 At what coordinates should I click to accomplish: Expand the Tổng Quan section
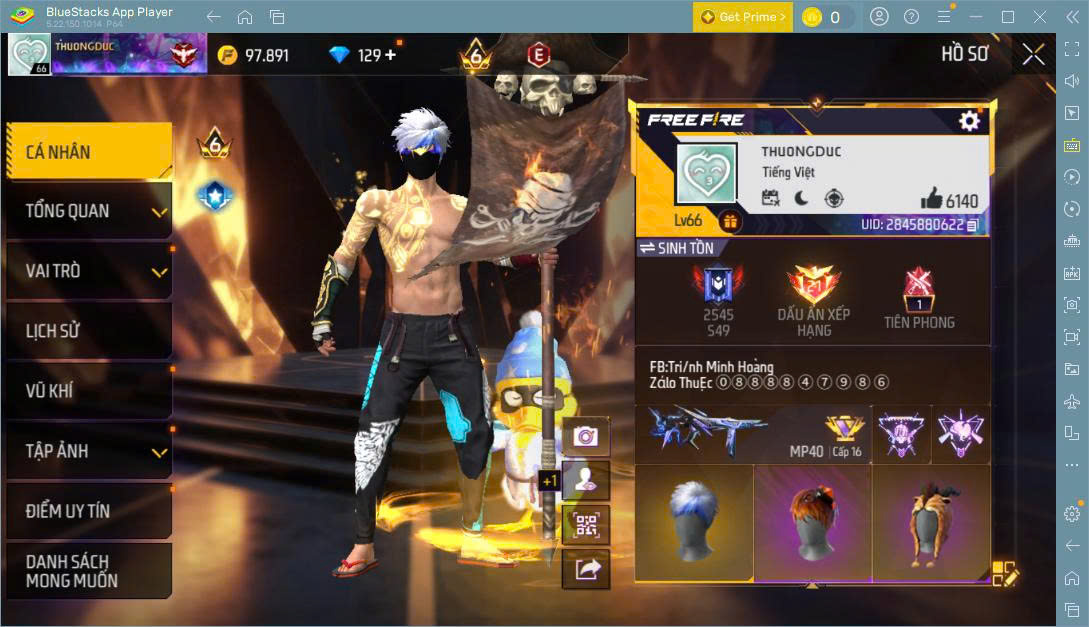pyautogui.click(x=88, y=211)
